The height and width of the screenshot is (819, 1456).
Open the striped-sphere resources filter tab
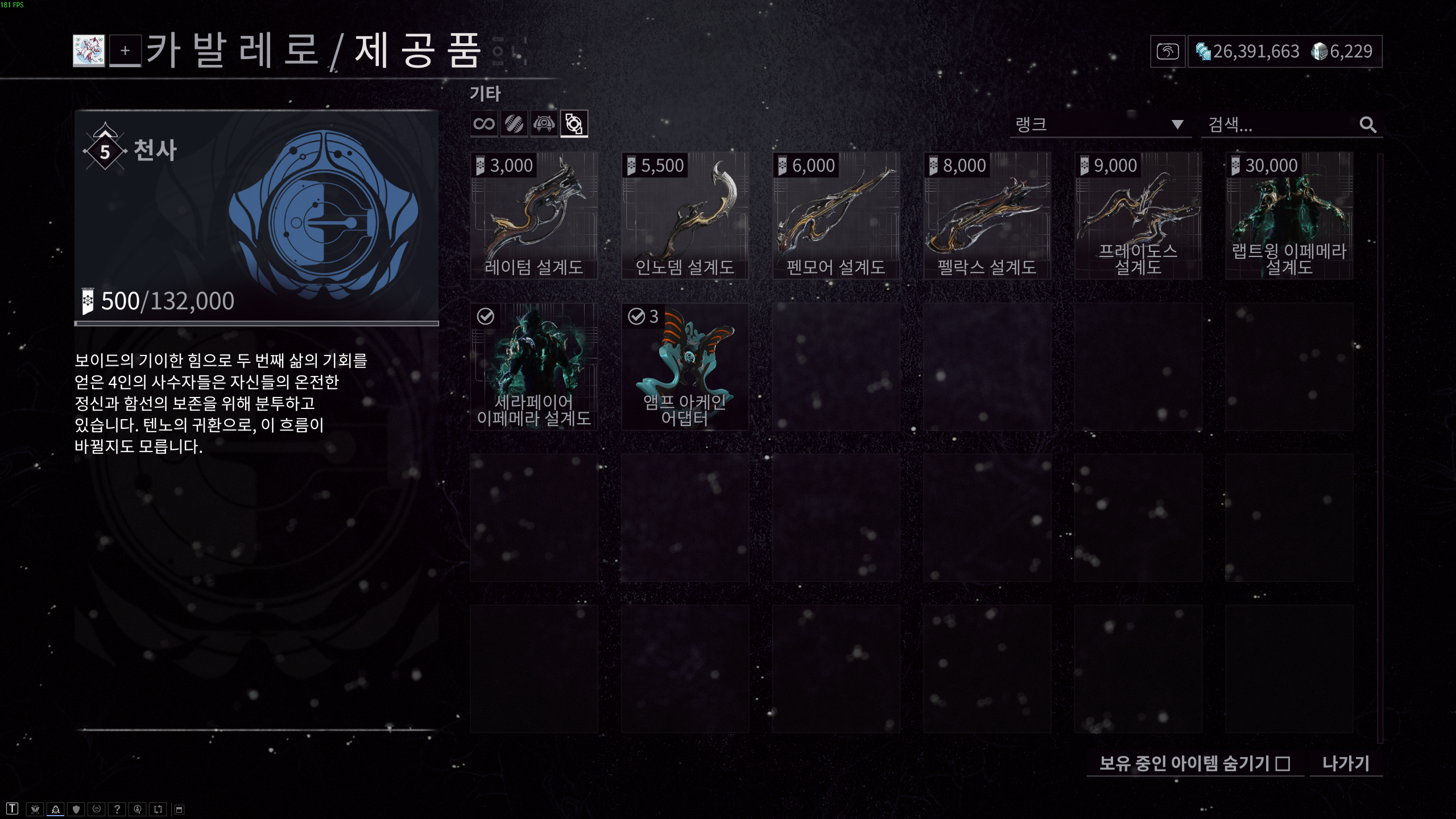pyautogui.click(x=515, y=123)
